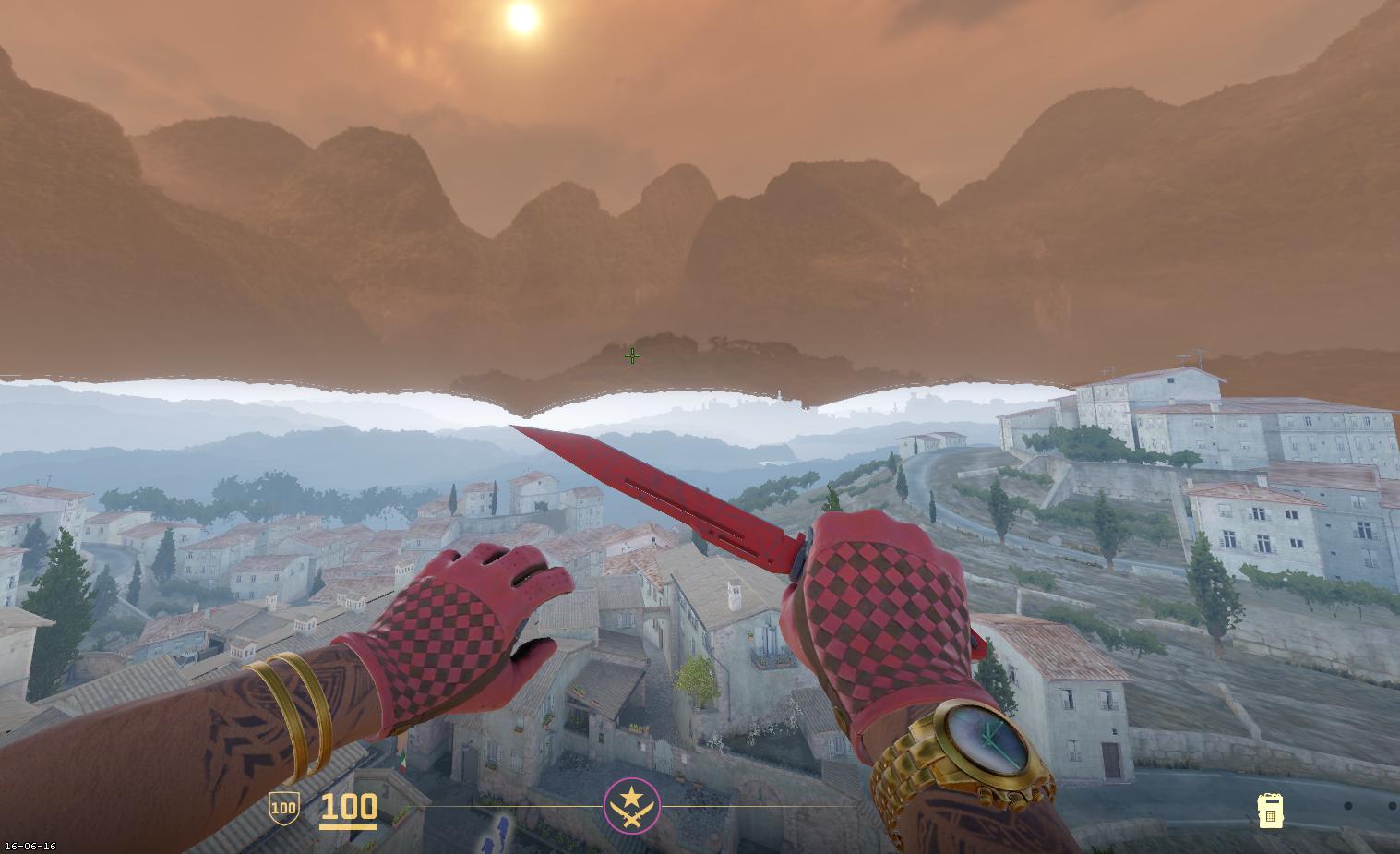Select the star and crossed knives emblem

pos(631,805)
